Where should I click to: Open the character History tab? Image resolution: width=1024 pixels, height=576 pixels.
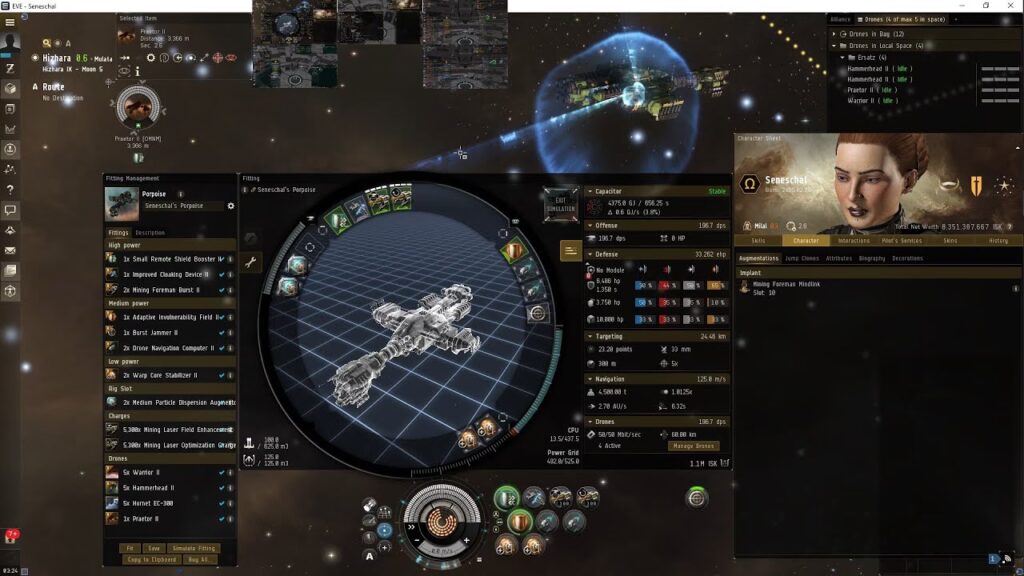(998, 240)
